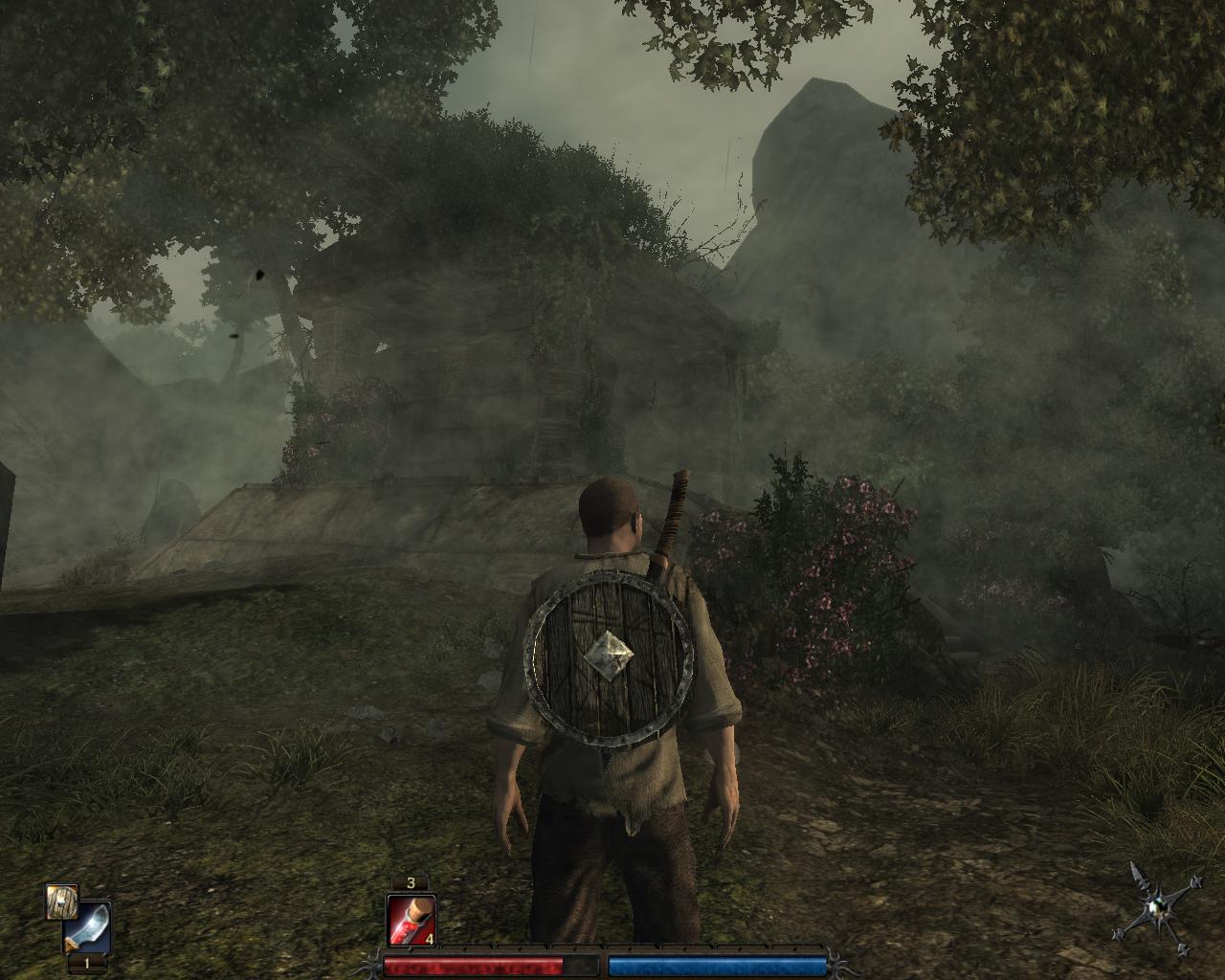The height and width of the screenshot is (980, 1225).
Task: Use the red health potion in quickslot
Action: [412, 921]
